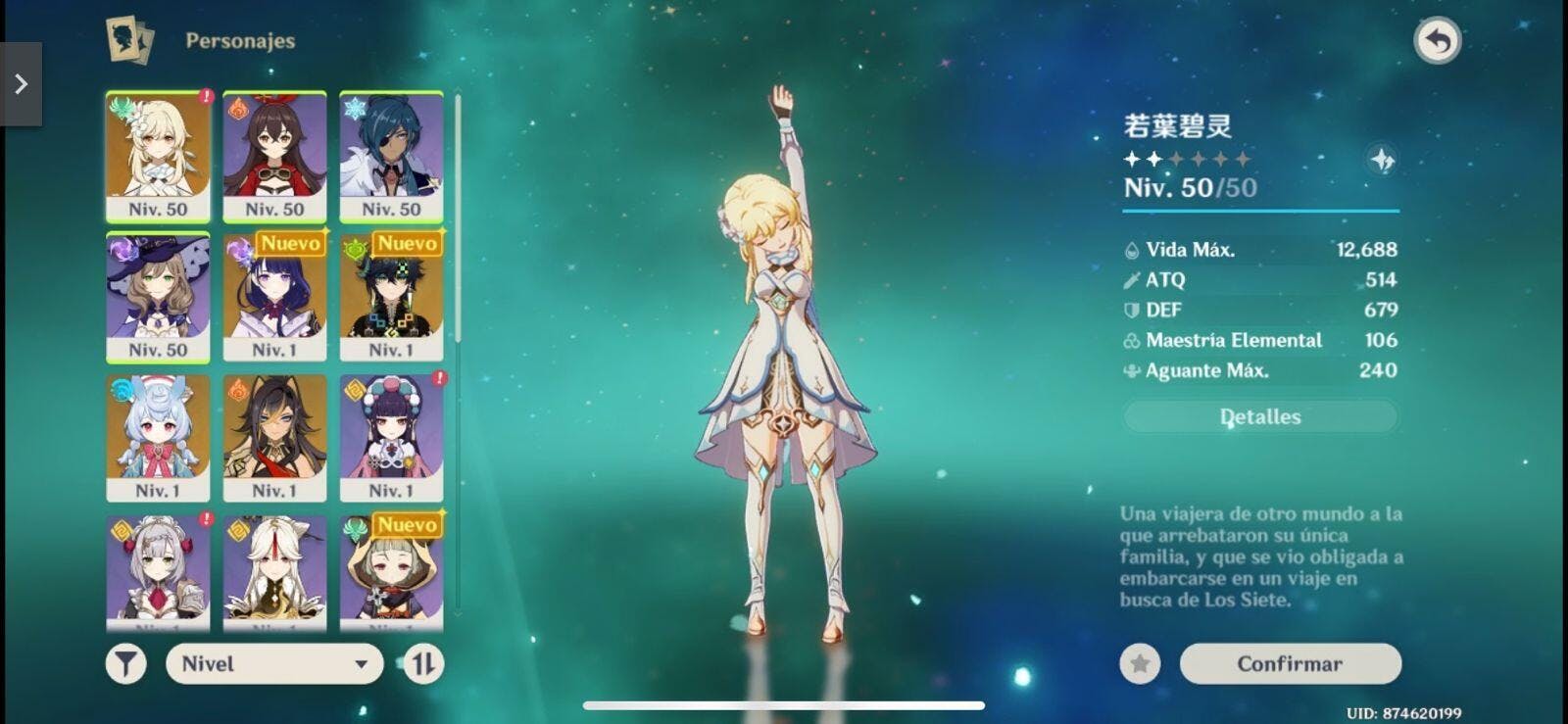
Task: Select the blonde Traveler portrait
Action: pyautogui.click(x=158, y=157)
